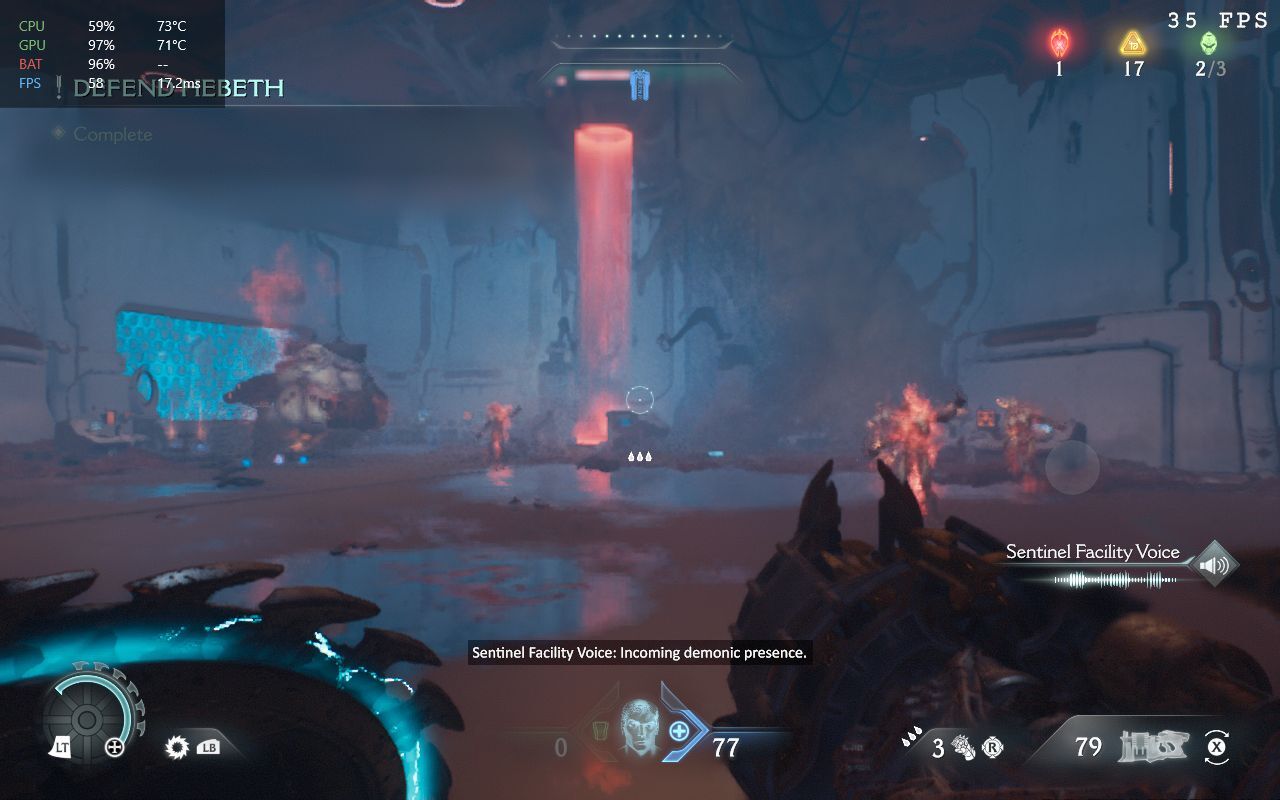Click the green collectible counter icon

point(1208,44)
